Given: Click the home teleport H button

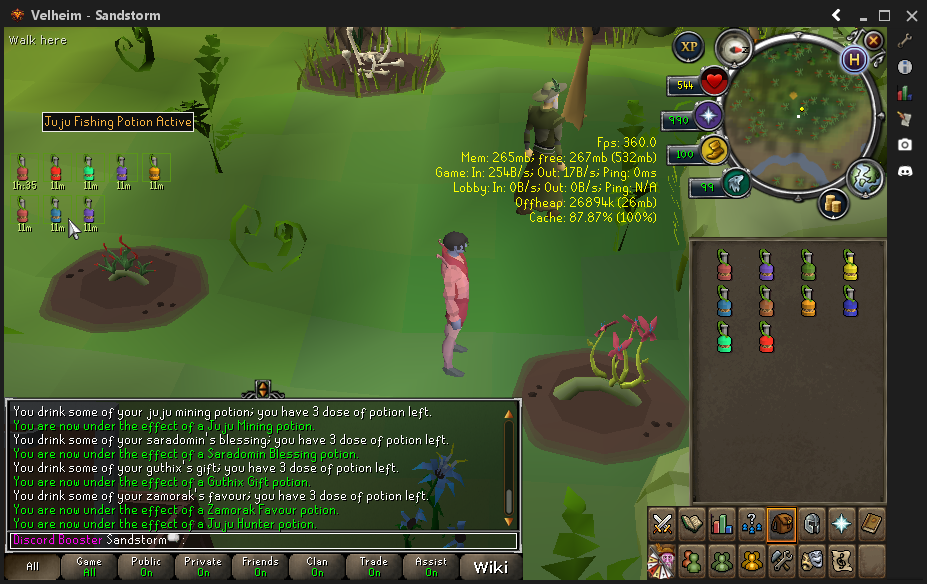Looking at the screenshot, I should (854, 60).
